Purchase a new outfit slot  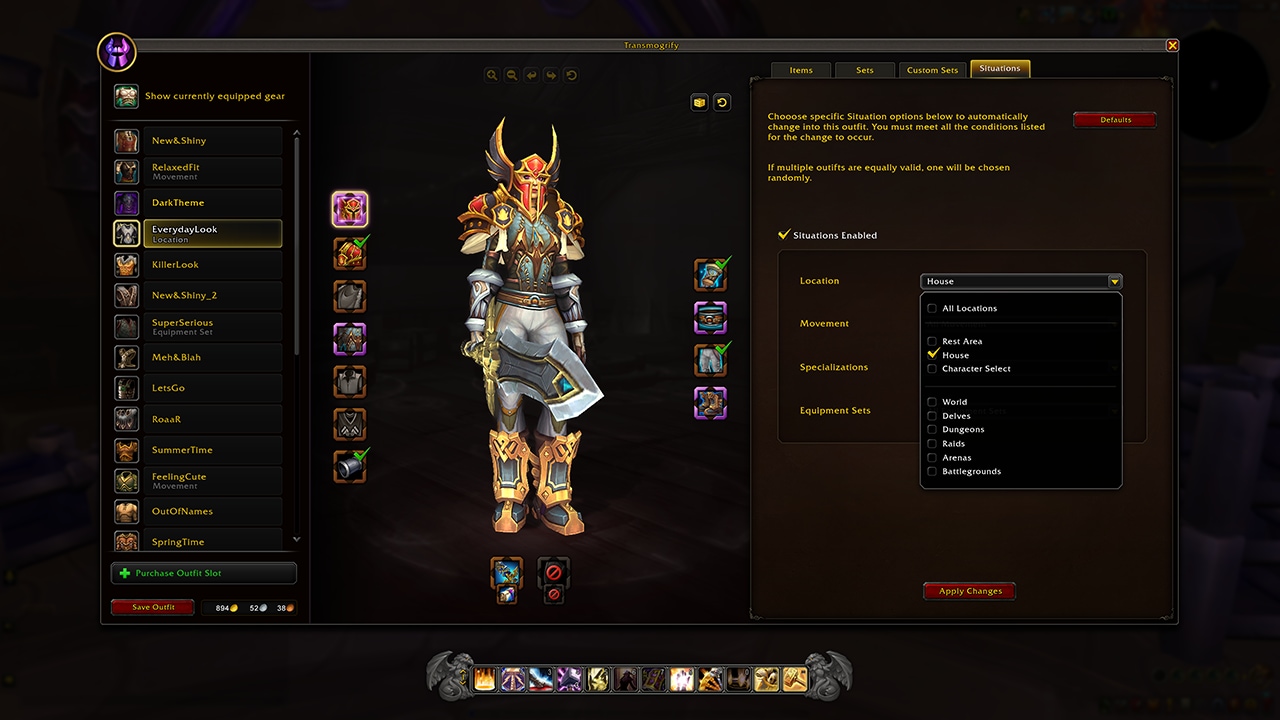(x=204, y=573)
